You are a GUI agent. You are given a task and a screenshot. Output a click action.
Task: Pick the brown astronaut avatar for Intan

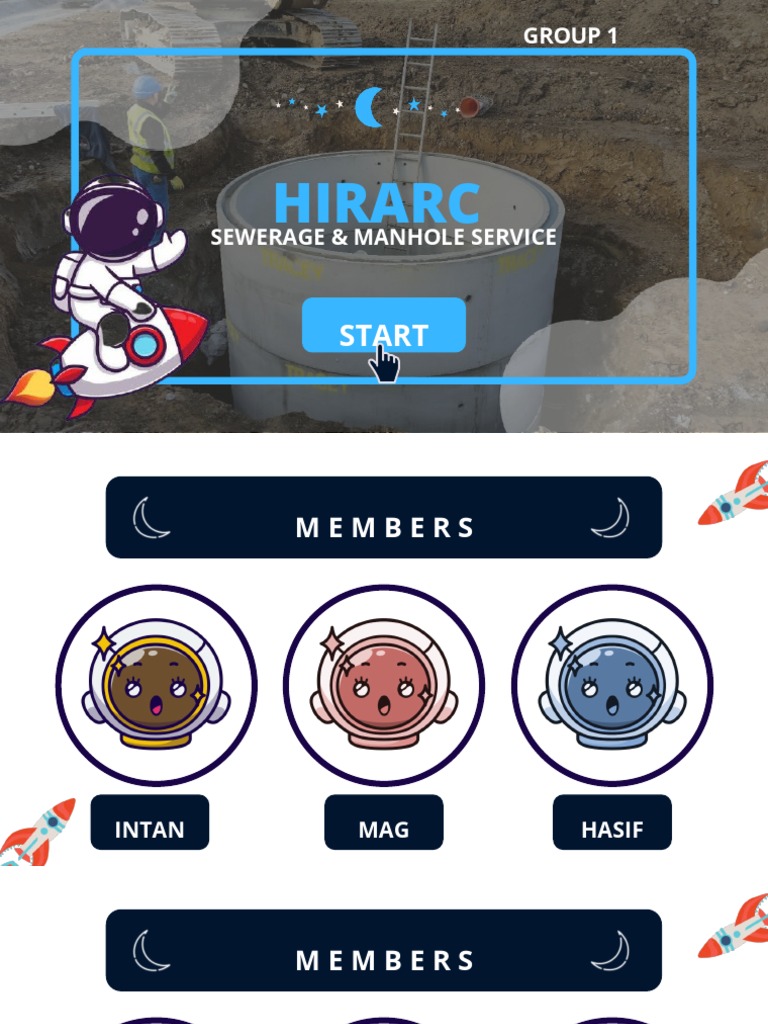(156, 686)
